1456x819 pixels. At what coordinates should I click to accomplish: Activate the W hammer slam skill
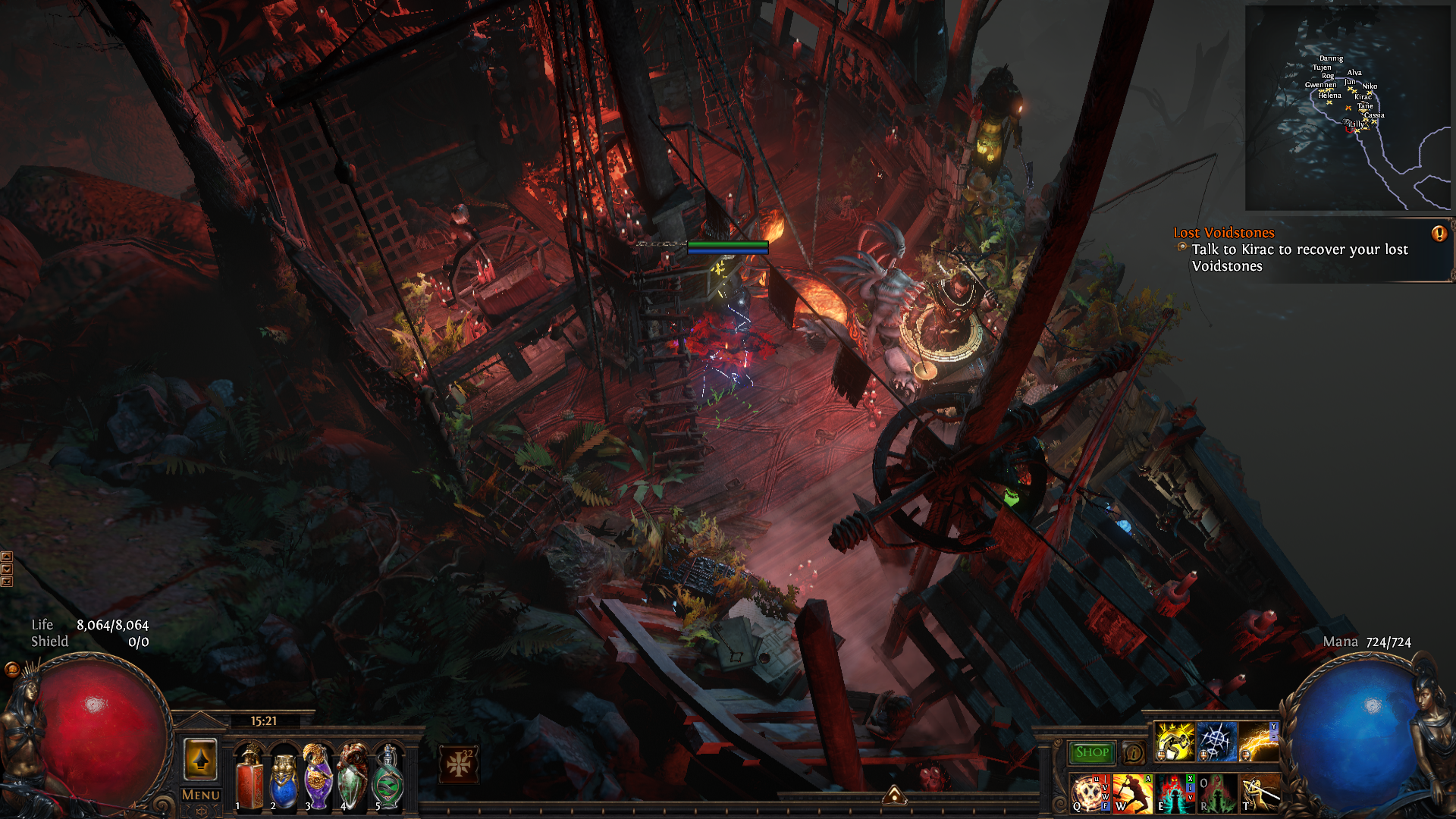tap(1132, 793)
